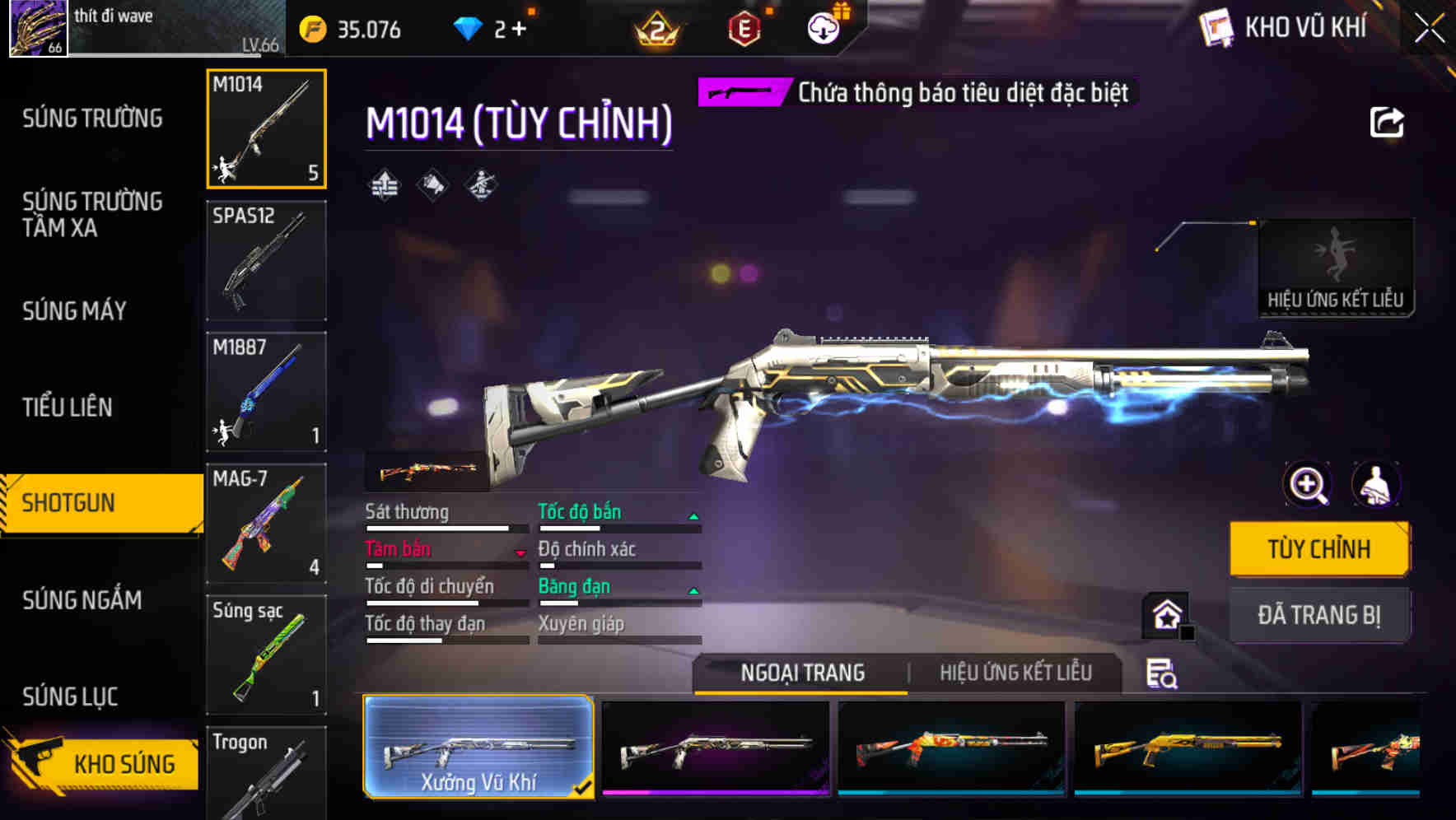Click the share icon near KHO VŨ KHÍ header
Image resolution: width=1456 pixels, height=820 pixels.
[x=1388, y=122]
